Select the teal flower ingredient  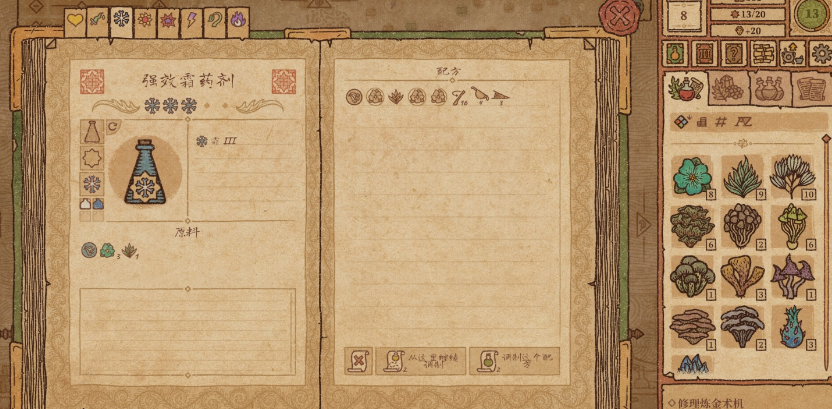(x=691, y=176)
